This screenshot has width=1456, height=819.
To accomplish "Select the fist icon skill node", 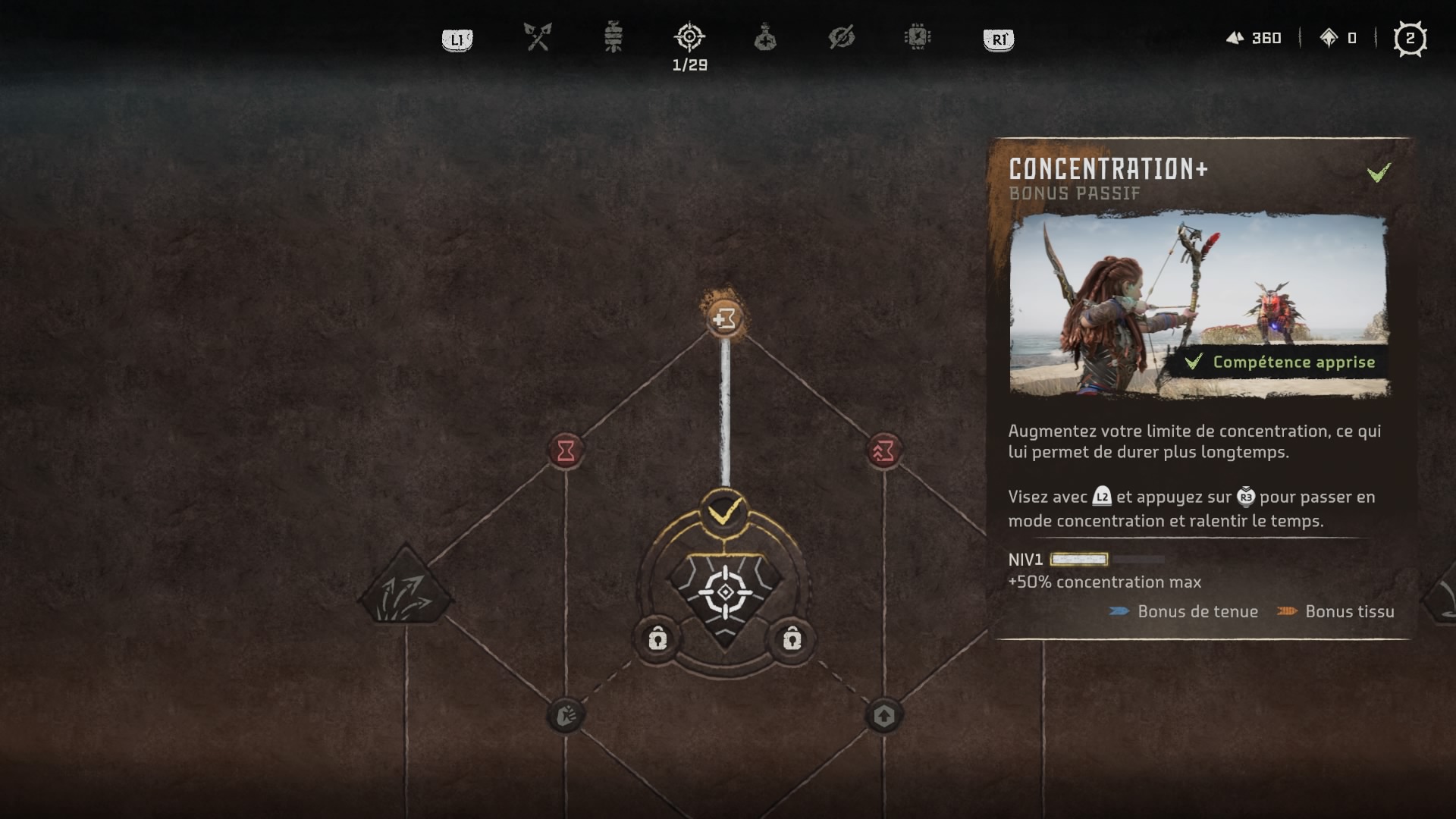I will pos(566,715).
